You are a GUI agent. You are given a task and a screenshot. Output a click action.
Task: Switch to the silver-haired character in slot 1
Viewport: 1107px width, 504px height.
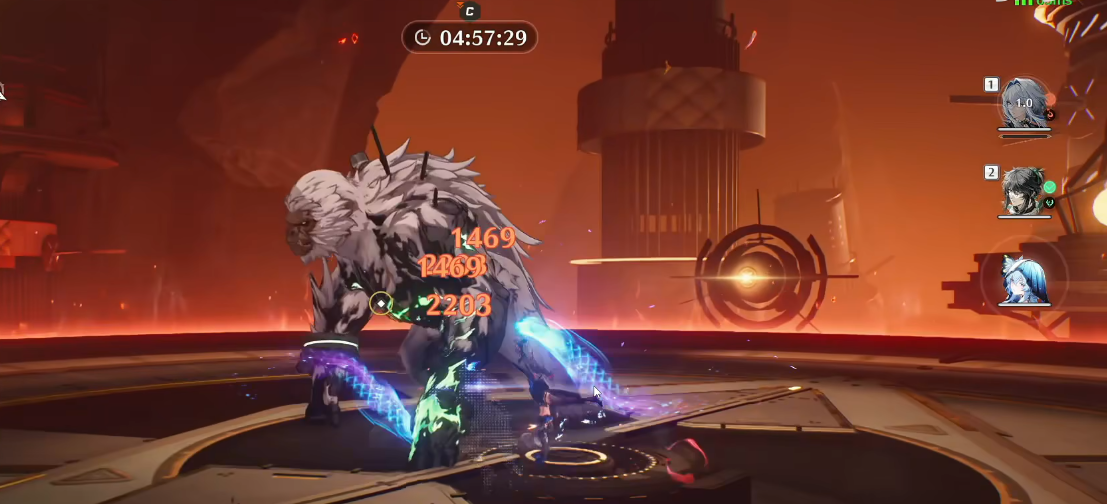(1024, 104)
